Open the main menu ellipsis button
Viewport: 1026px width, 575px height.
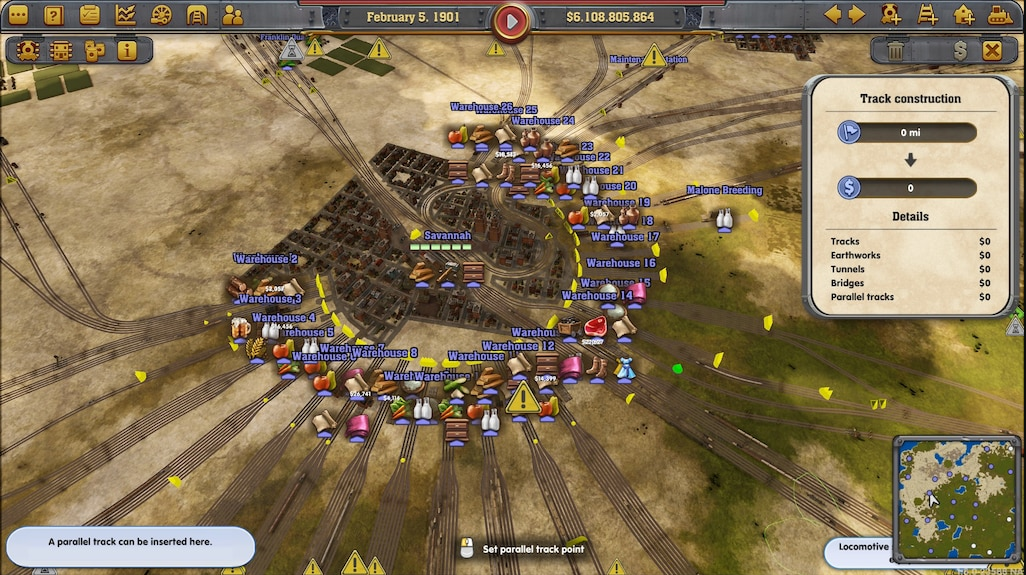click(x=18, y=15)
